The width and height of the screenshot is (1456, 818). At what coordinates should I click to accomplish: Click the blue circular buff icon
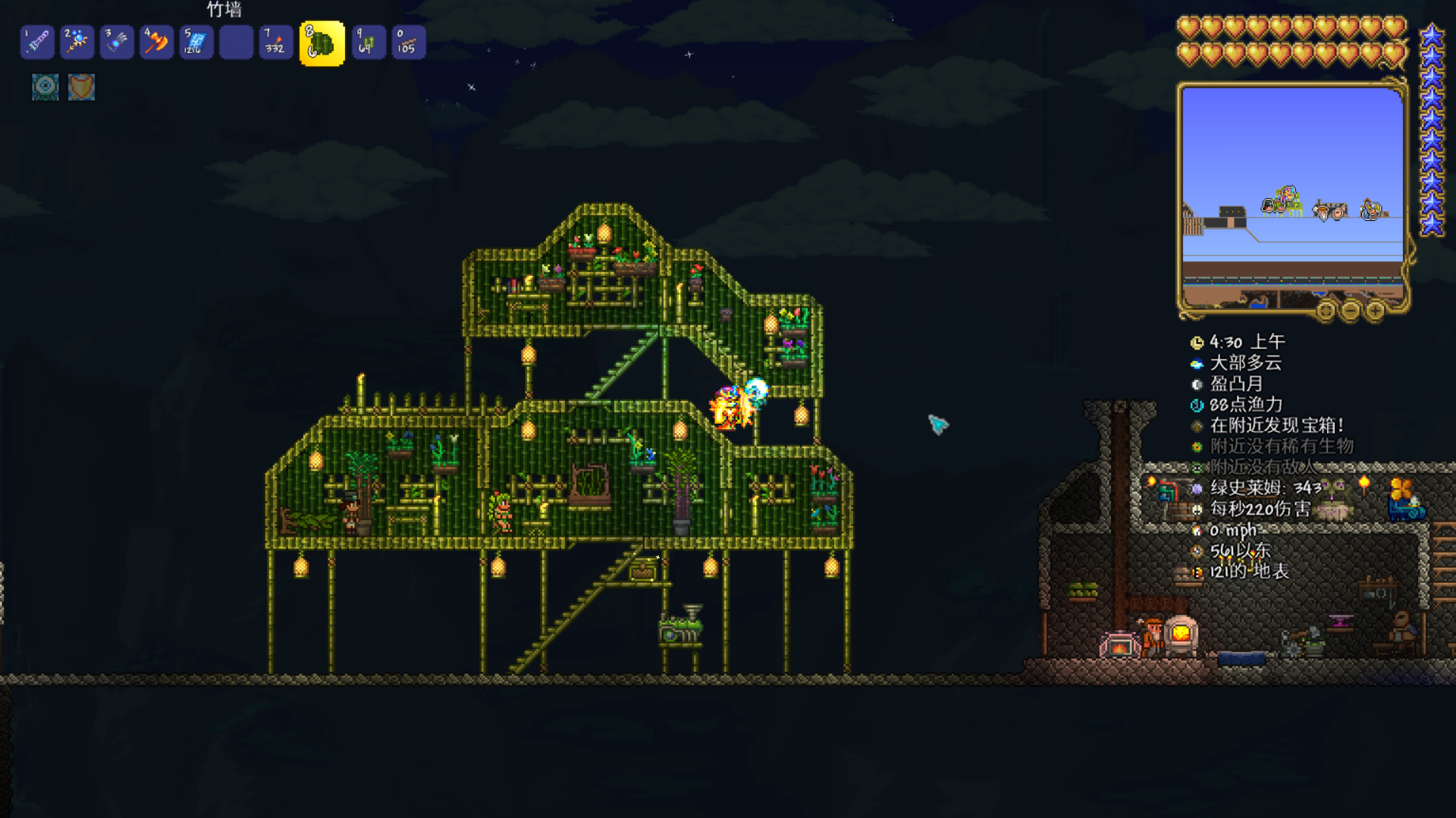click(45, 87)
